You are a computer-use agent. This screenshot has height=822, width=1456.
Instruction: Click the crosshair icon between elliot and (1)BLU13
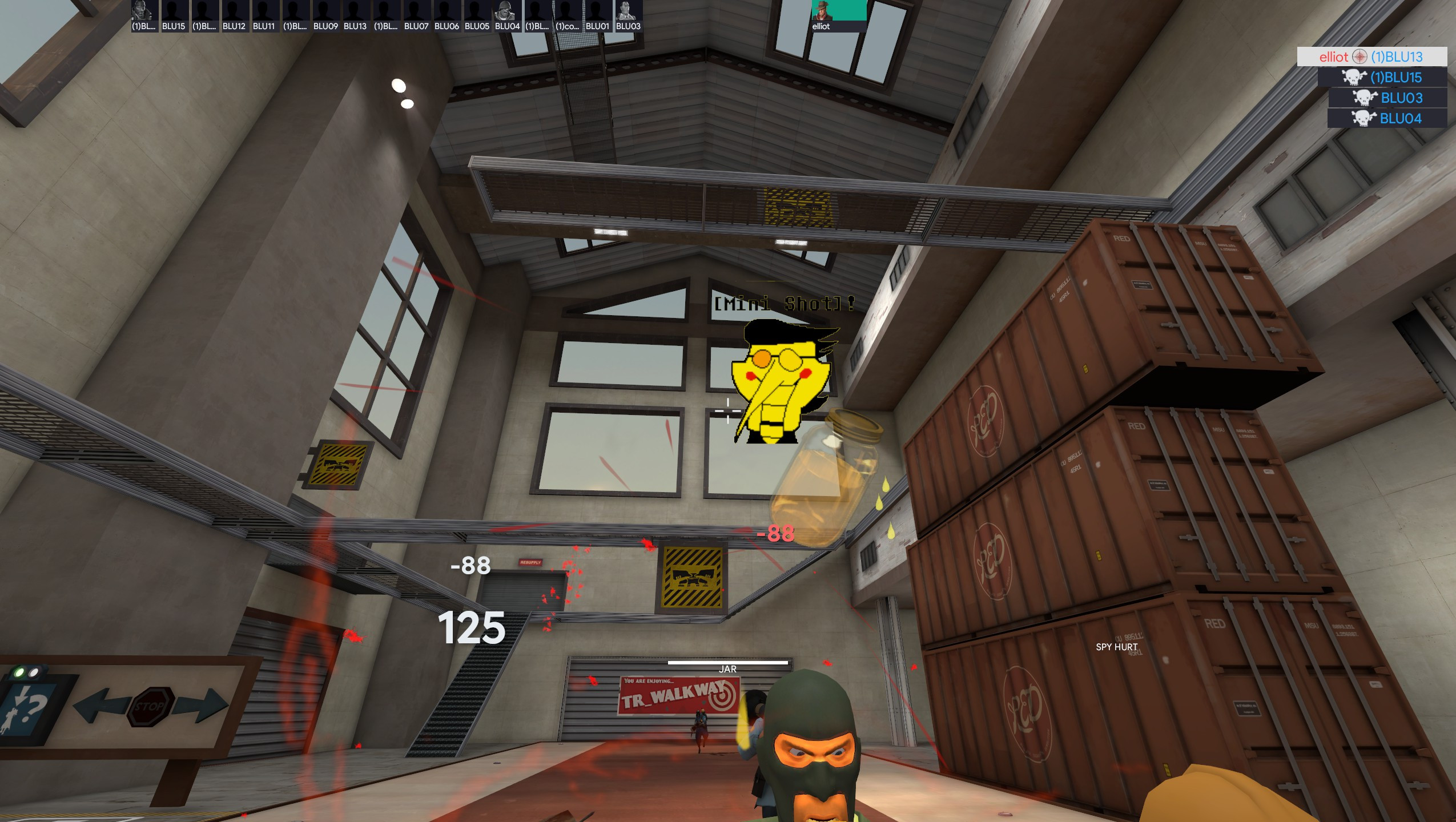pyautogui.click(x=1360, y=57)
